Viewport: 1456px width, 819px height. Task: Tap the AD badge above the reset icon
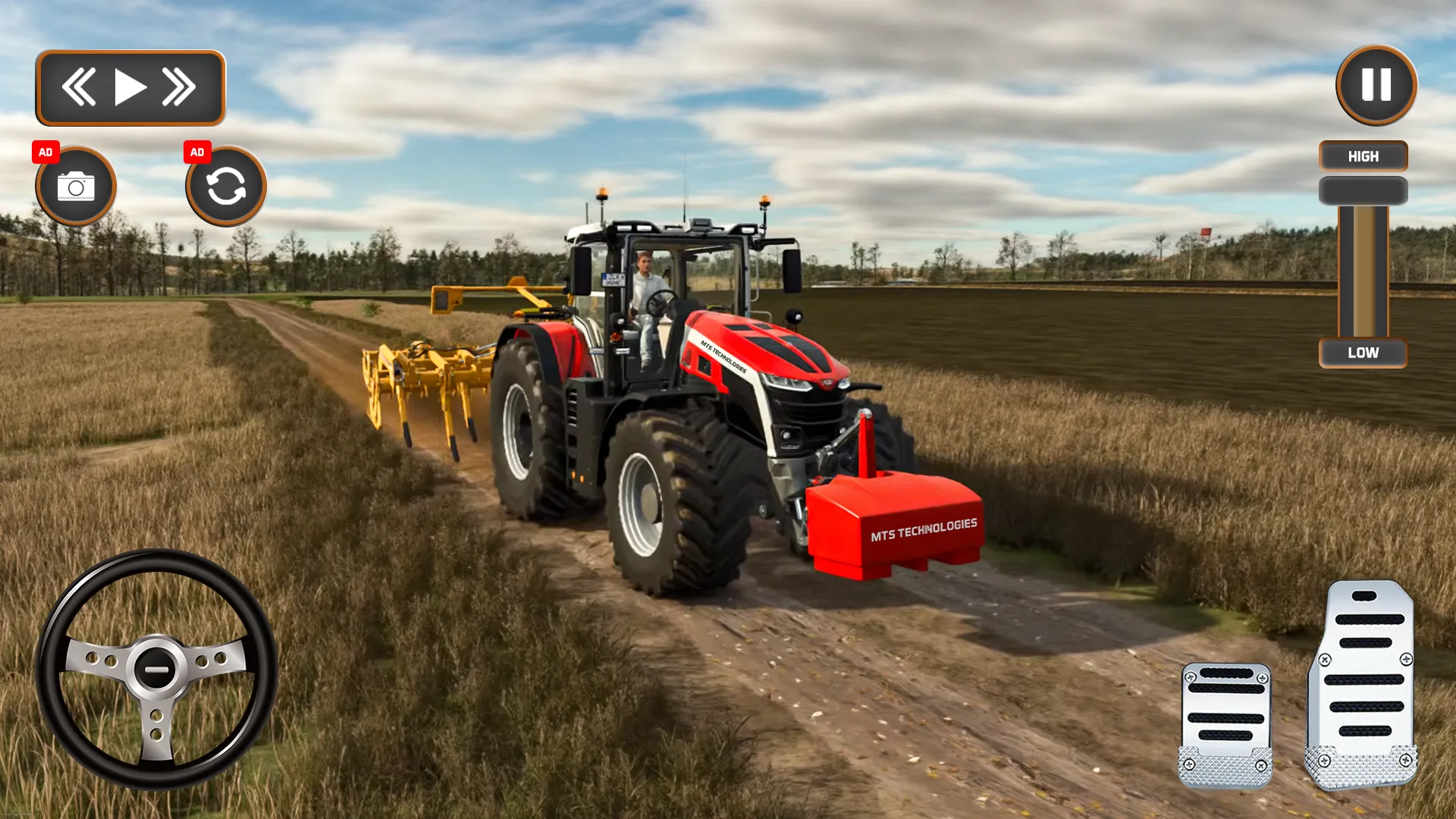point(199,152)
